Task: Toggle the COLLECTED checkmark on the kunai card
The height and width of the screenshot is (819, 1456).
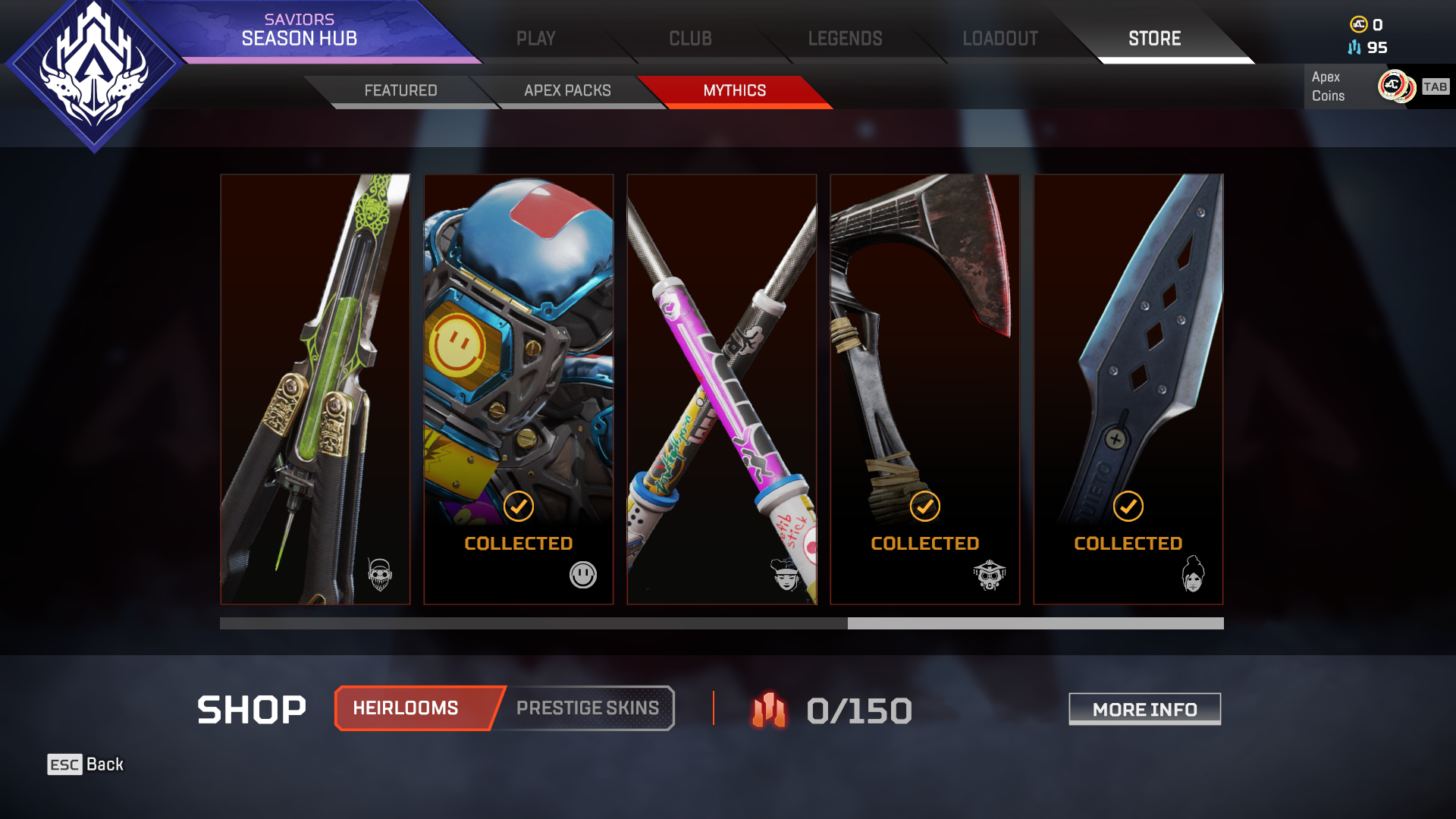Action: (x=1128, y=505)
